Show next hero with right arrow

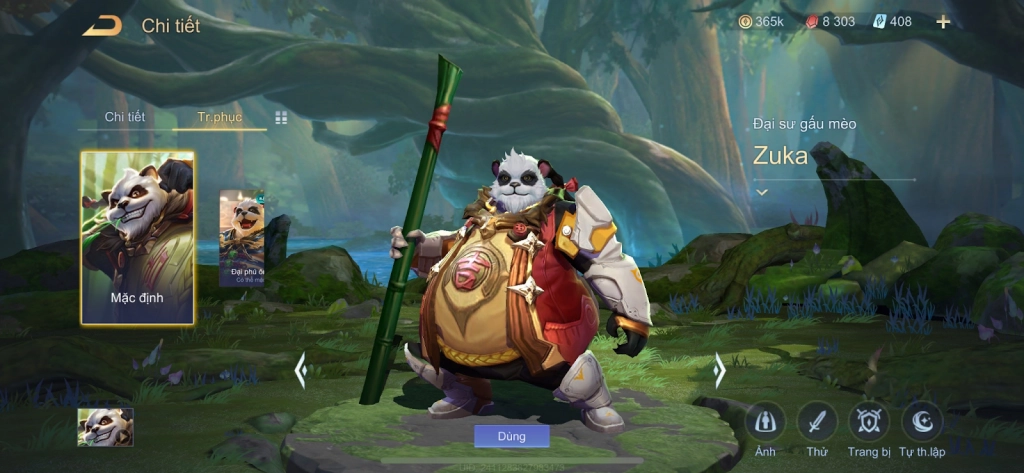point(718,371)
